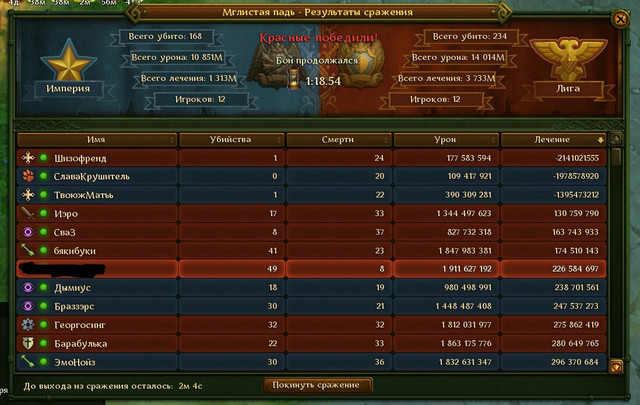The height and width of the screenshot is (405, 640).
Task: Sort the table by Имя column
Action: [x=96, y=139]
